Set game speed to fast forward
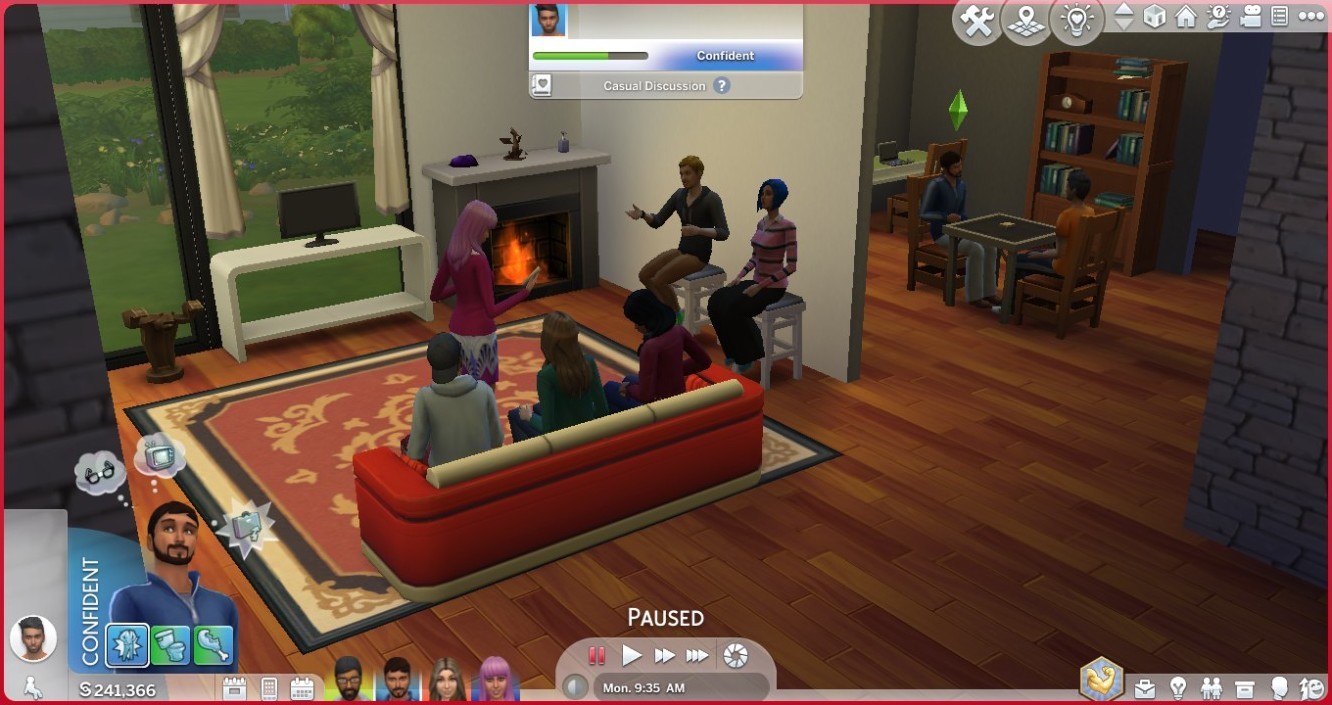Viewport: 1332px width, 705px height. 664,656
